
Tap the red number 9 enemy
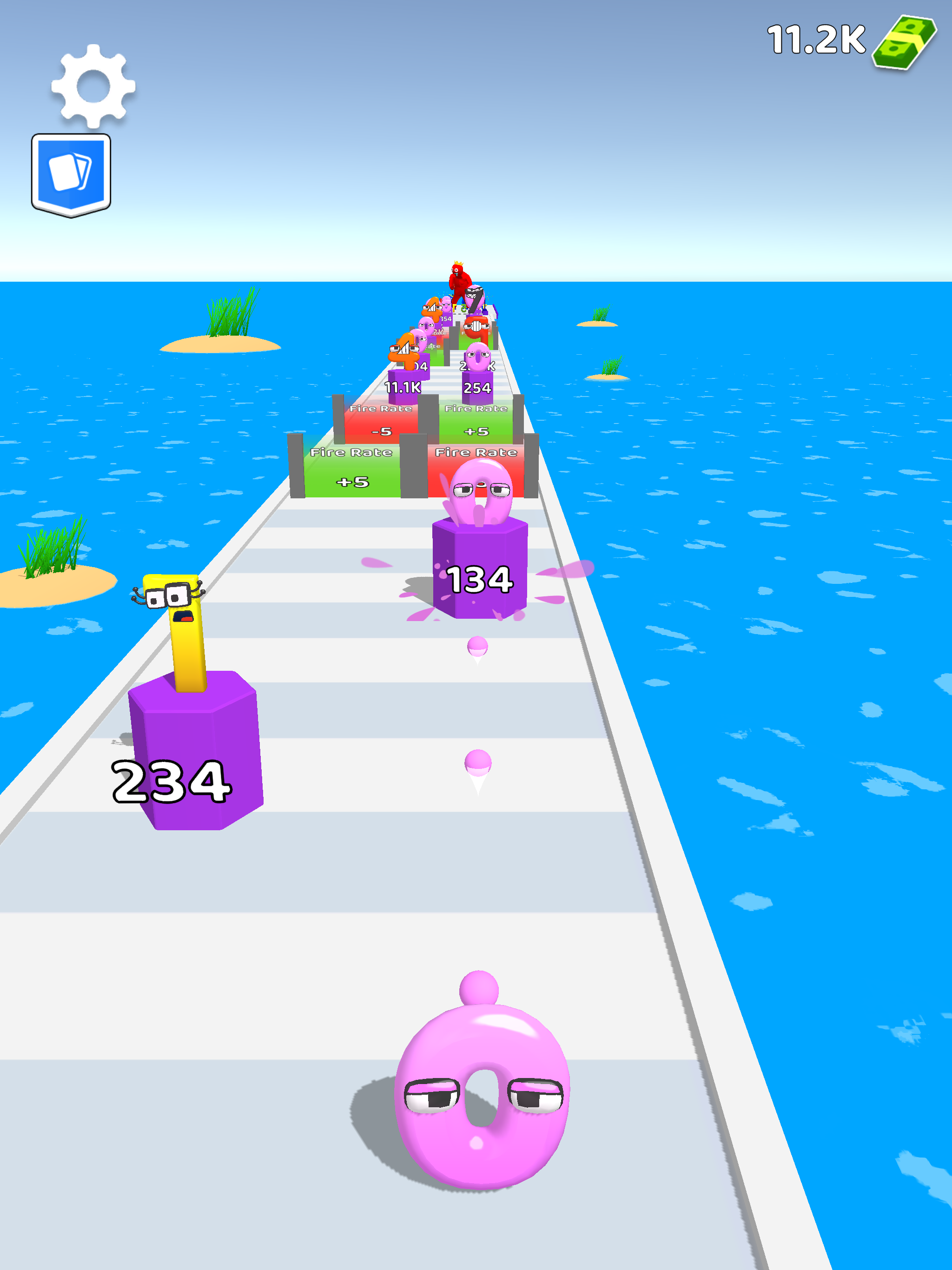tap(478, 328)
